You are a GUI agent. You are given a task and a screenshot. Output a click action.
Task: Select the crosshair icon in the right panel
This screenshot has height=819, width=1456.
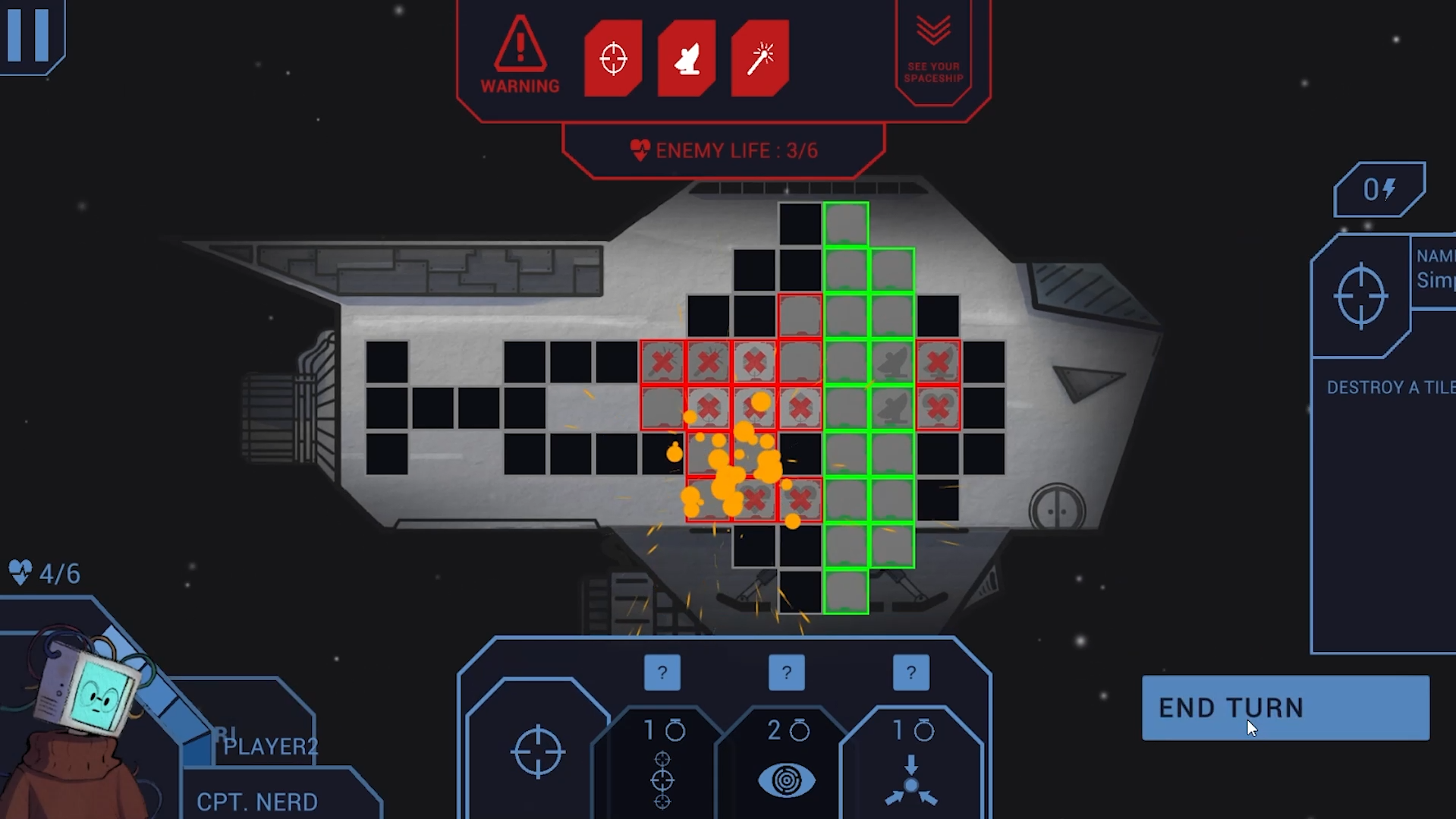[1361, 295]
